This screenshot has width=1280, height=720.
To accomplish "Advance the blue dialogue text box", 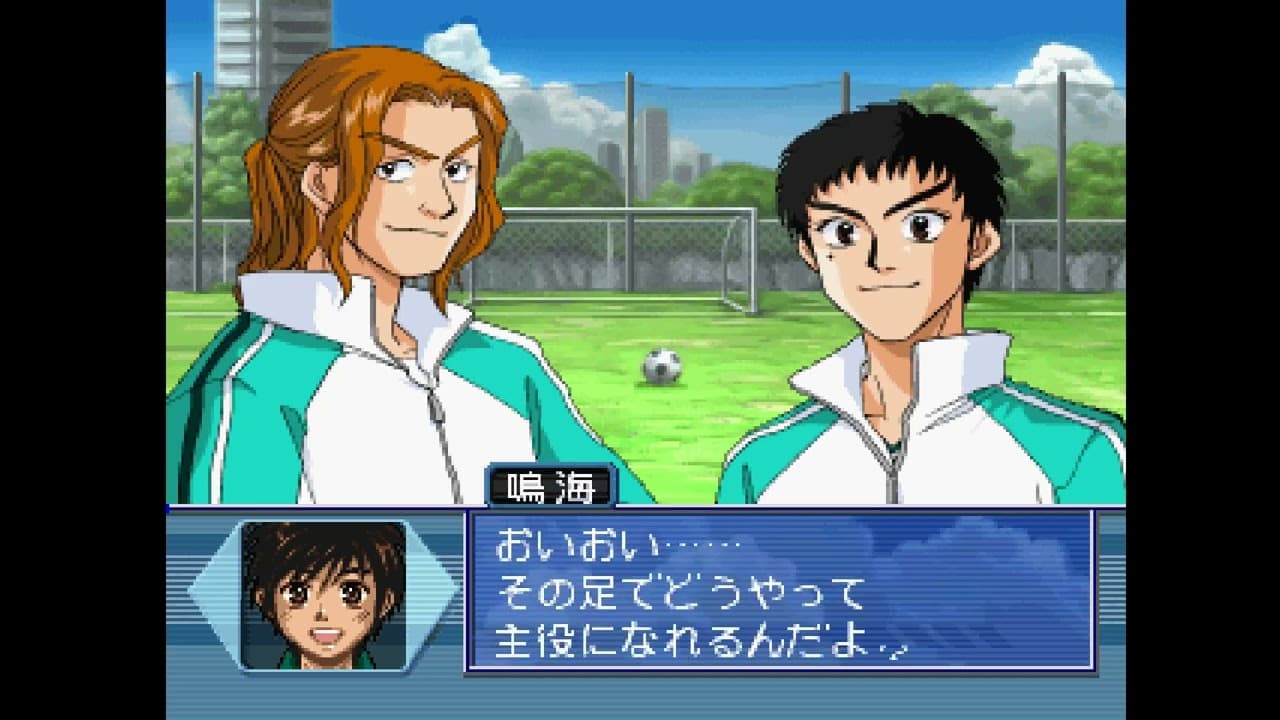I will pyautogui.click(x=780, y=592).
